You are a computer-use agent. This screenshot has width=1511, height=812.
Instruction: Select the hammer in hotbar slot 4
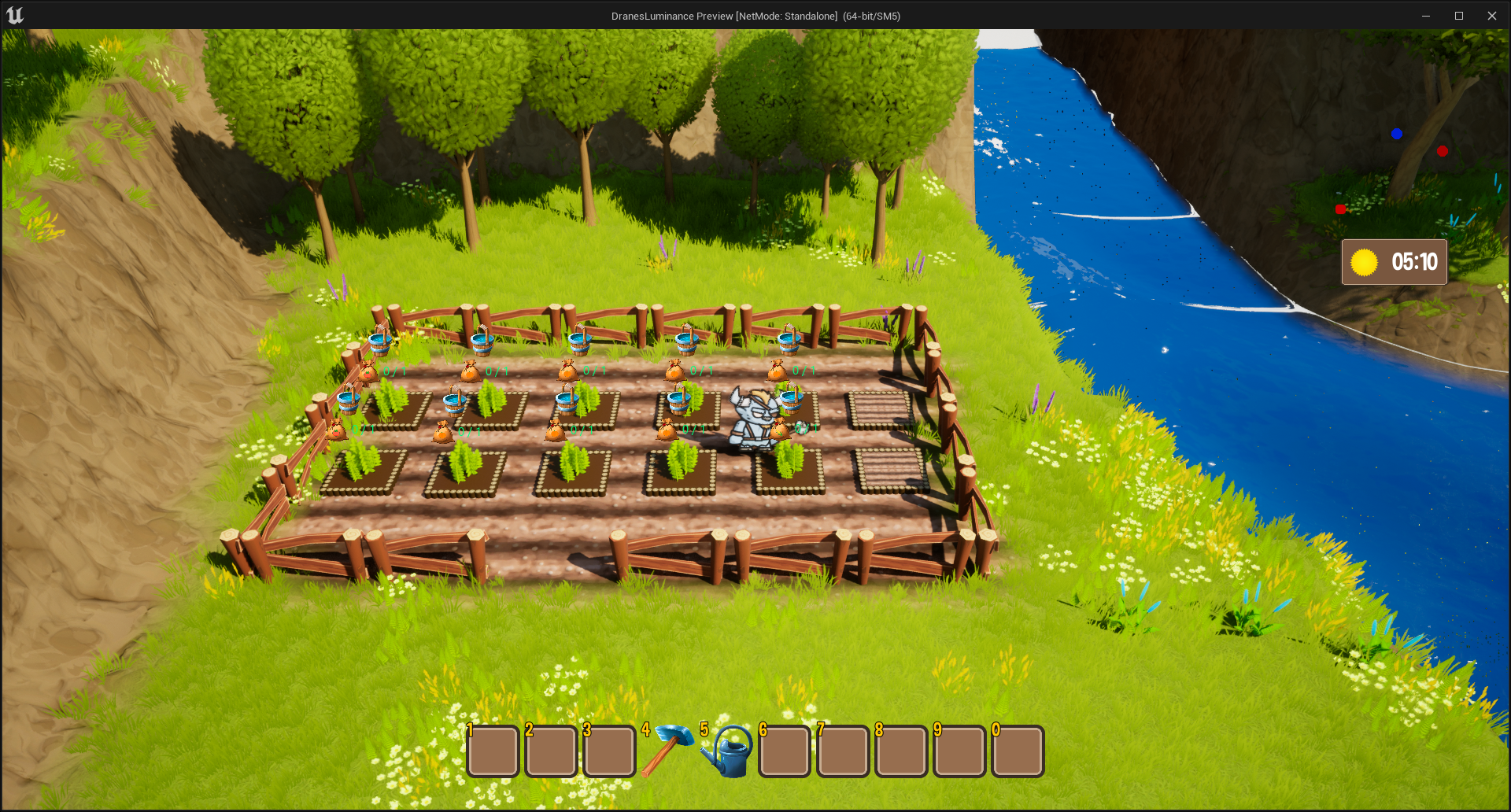coord(667,751)
